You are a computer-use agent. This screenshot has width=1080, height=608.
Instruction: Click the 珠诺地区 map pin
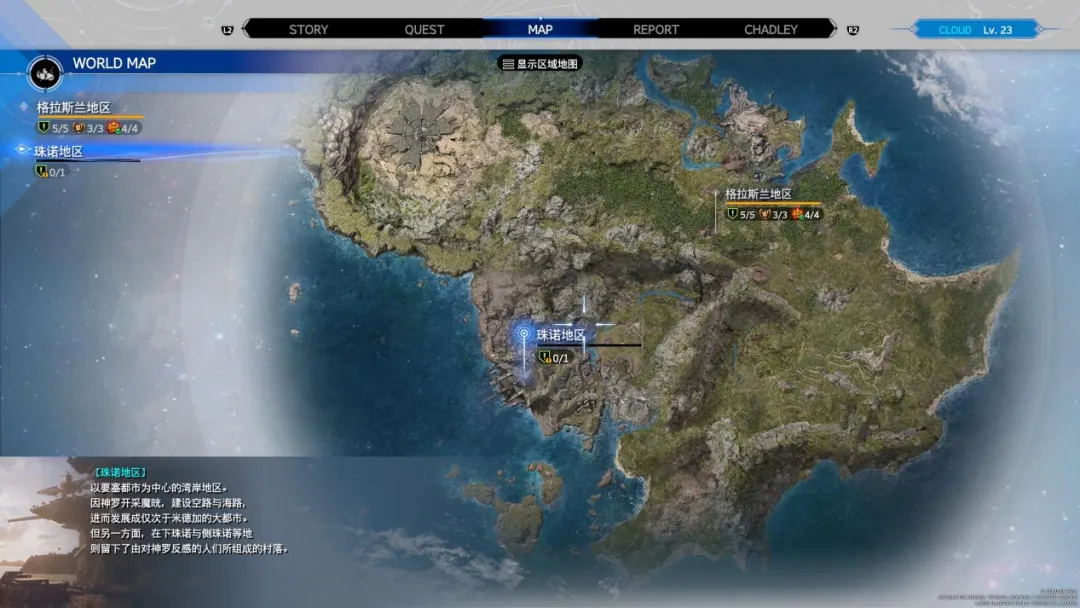(524, 335)
